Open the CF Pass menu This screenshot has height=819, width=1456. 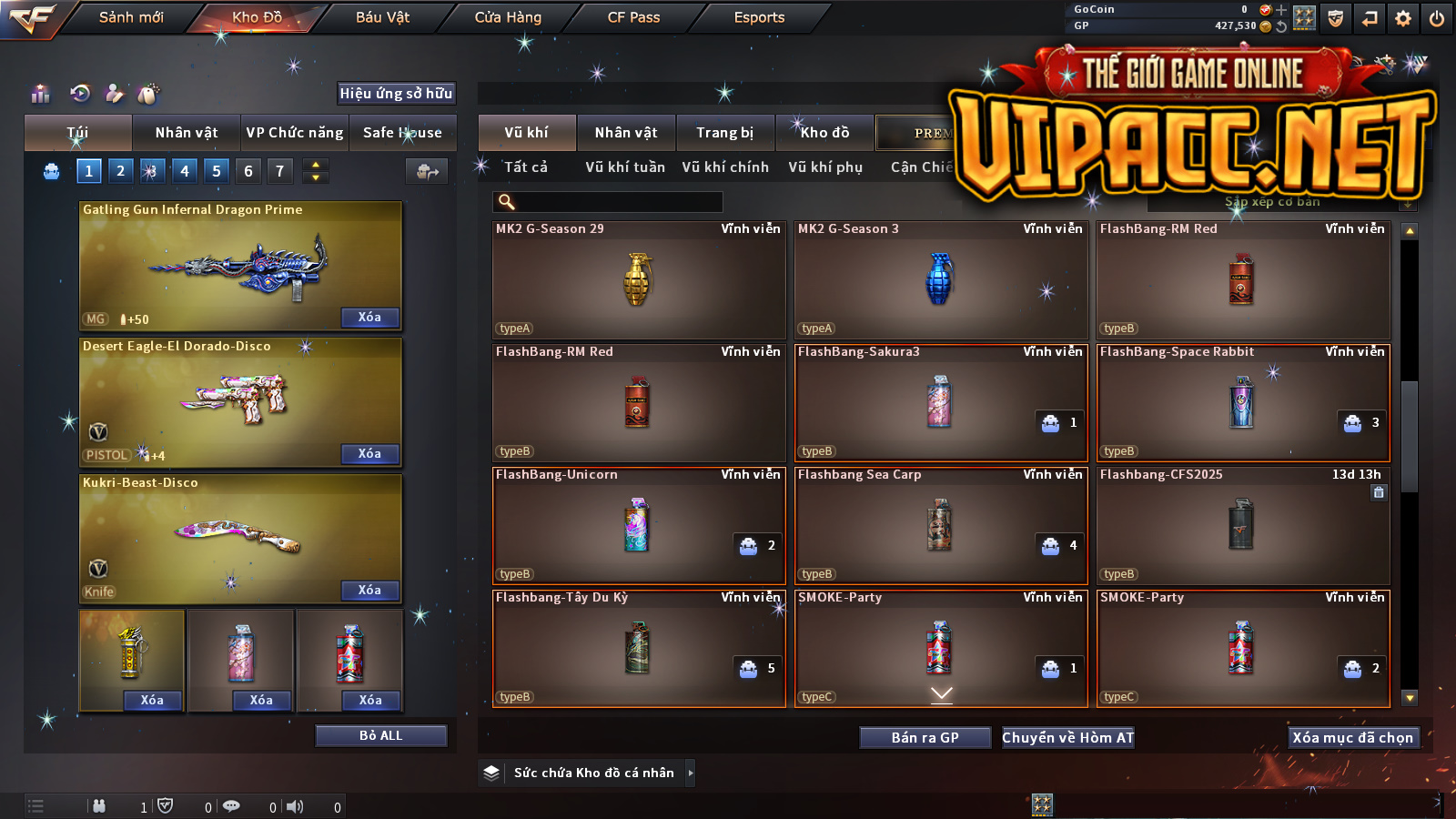633,17
